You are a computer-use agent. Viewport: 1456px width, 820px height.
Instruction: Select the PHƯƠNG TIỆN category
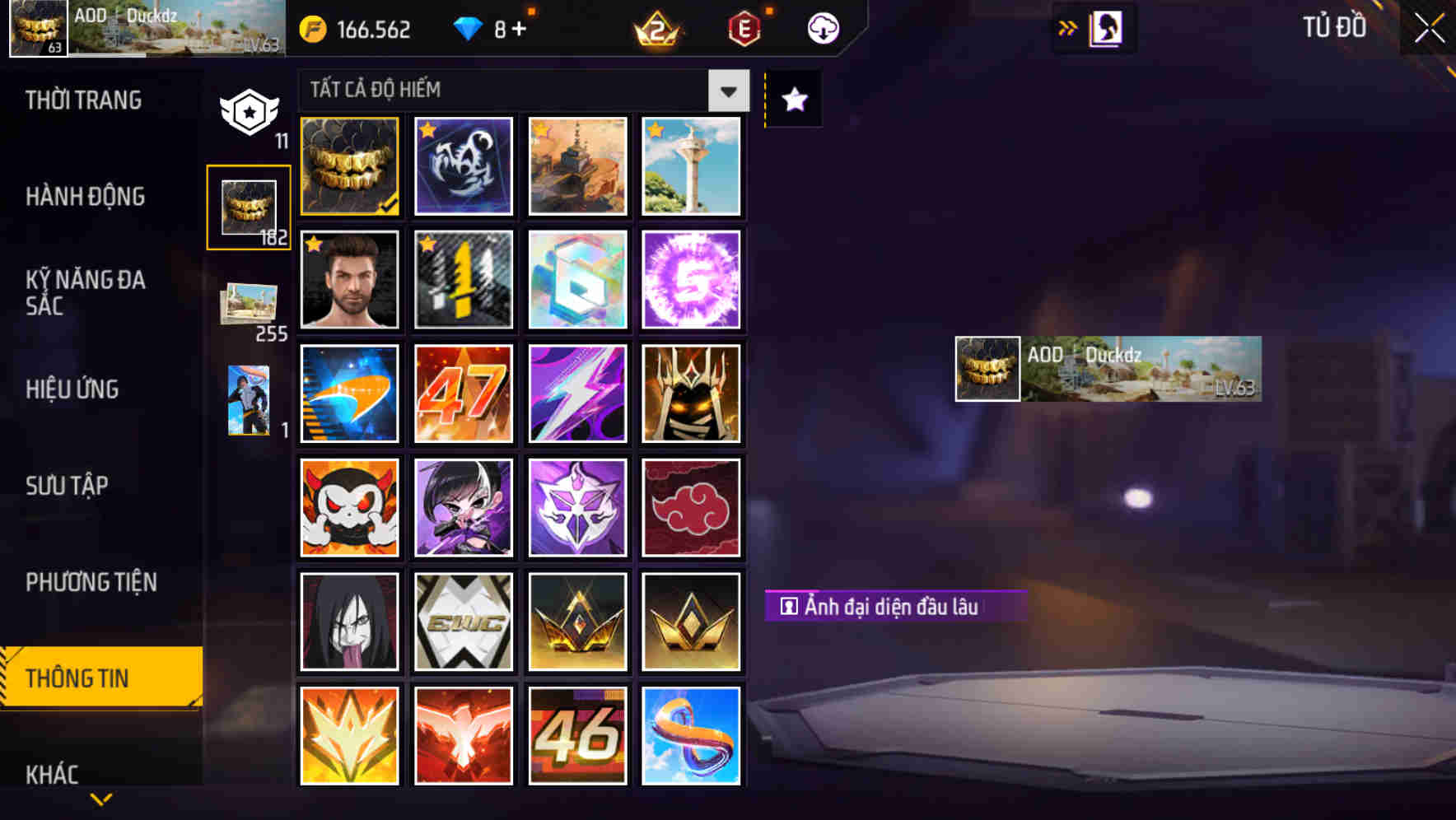click(x=91, y=582)
